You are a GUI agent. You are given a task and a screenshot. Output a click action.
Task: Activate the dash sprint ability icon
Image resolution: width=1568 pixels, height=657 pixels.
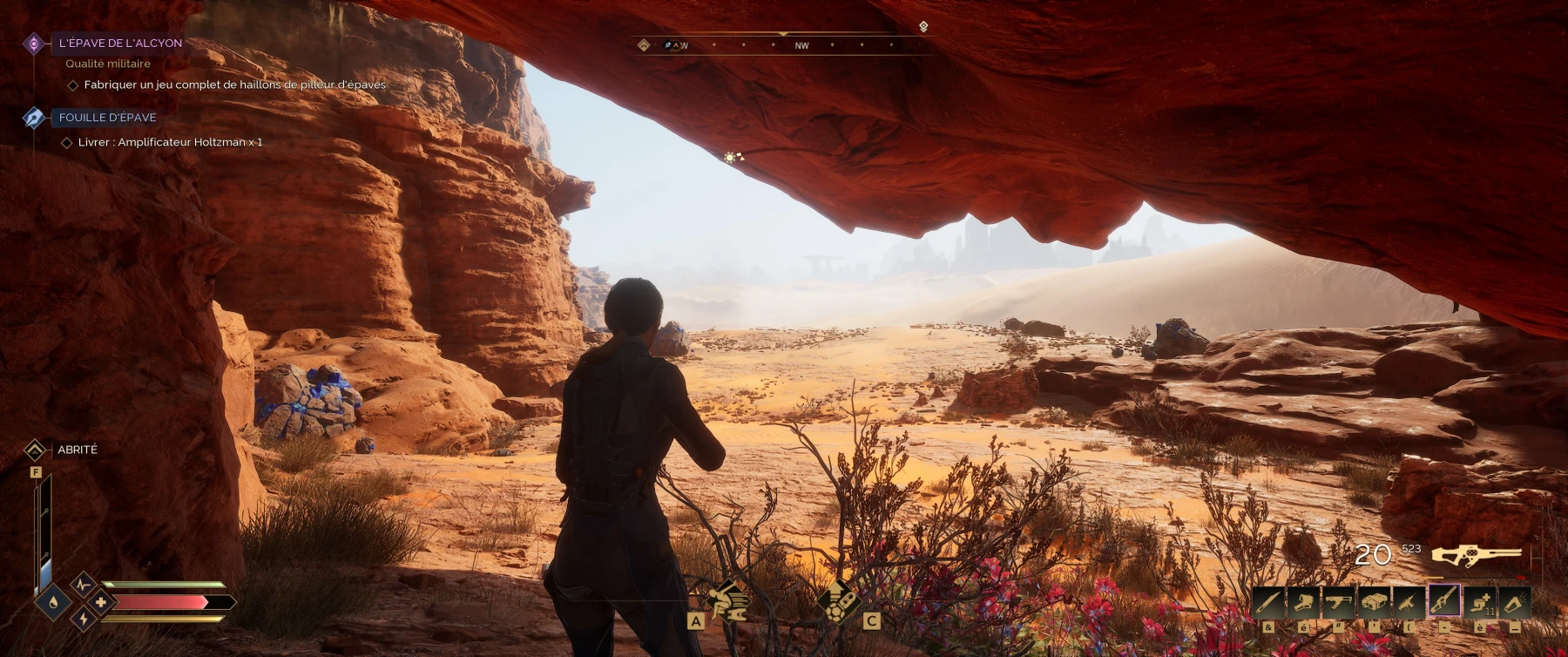point(728,599)
